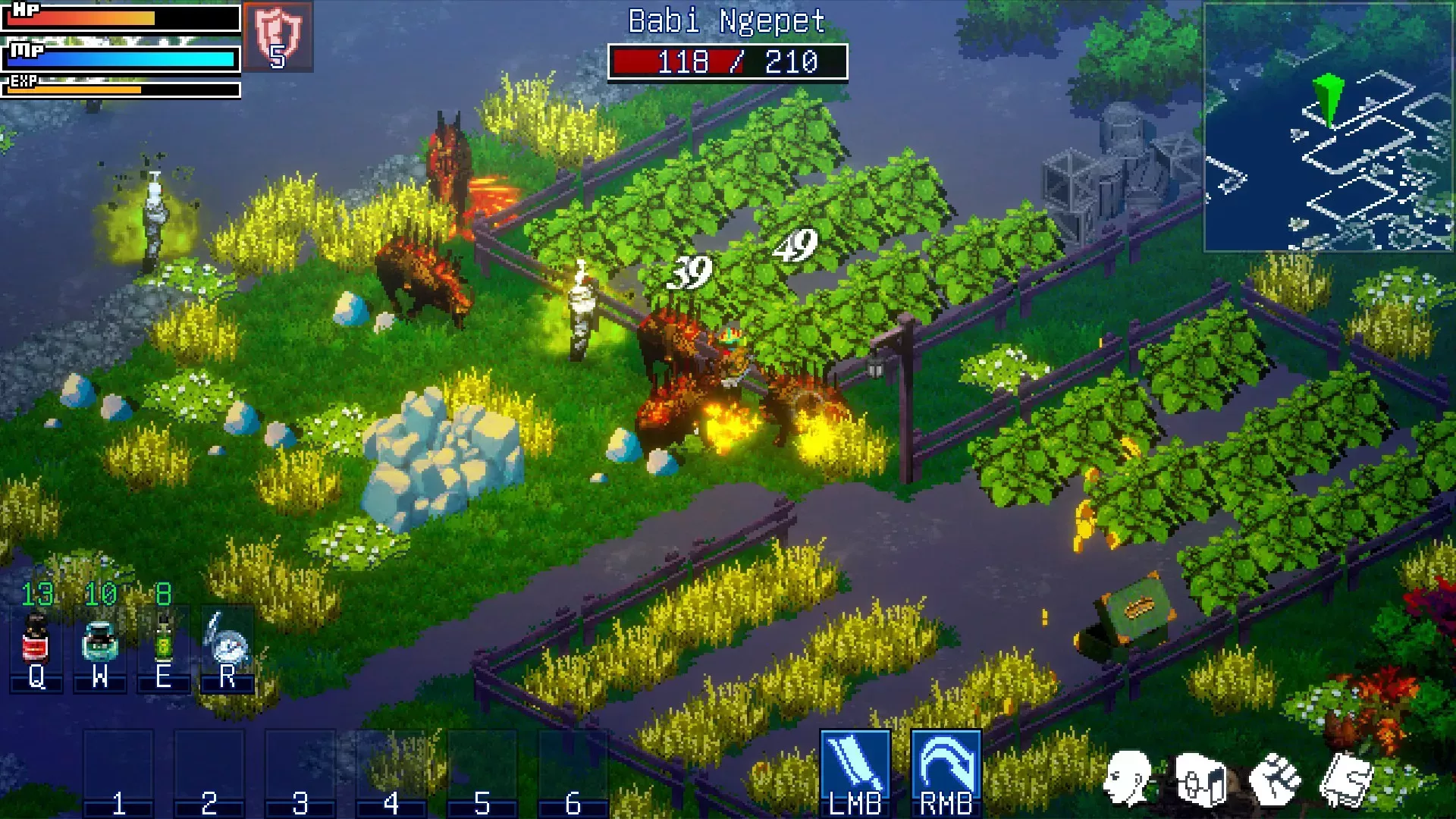1456x819 pixels.
Task: Open the journal book icon
Action: [x=1346, y=780]
